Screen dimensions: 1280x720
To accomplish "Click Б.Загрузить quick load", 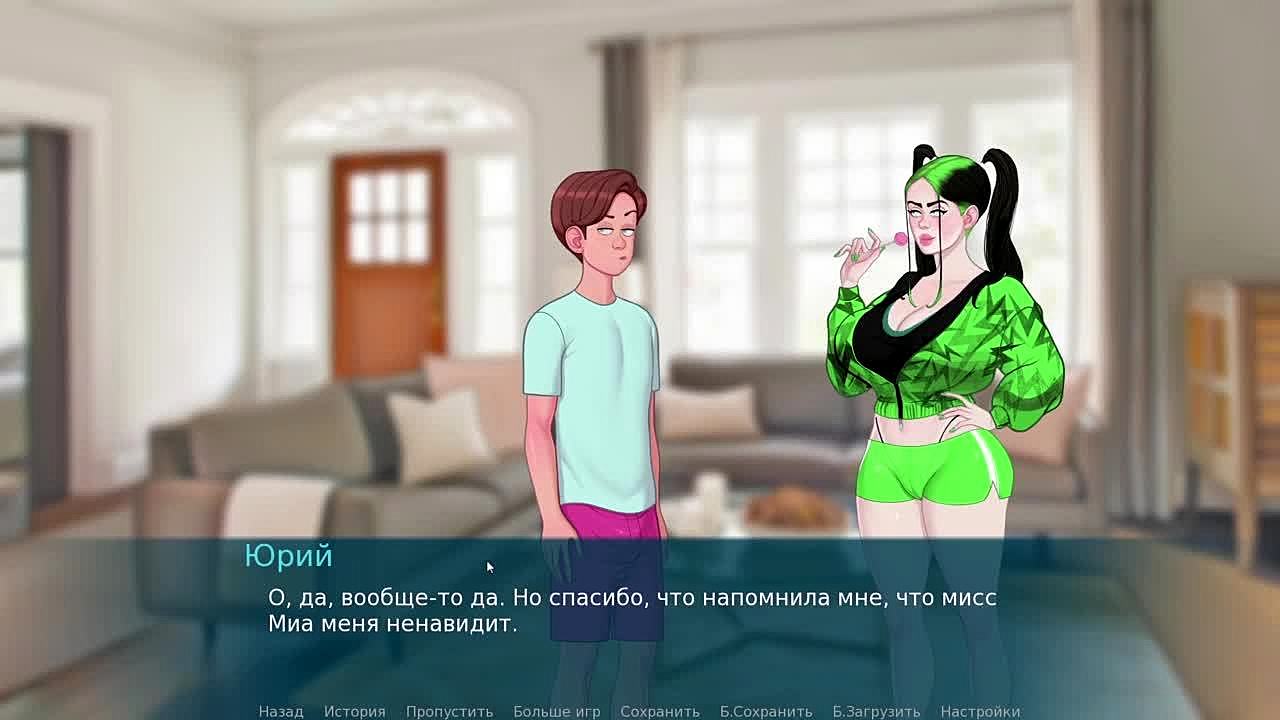I will (x=876, y=711).
